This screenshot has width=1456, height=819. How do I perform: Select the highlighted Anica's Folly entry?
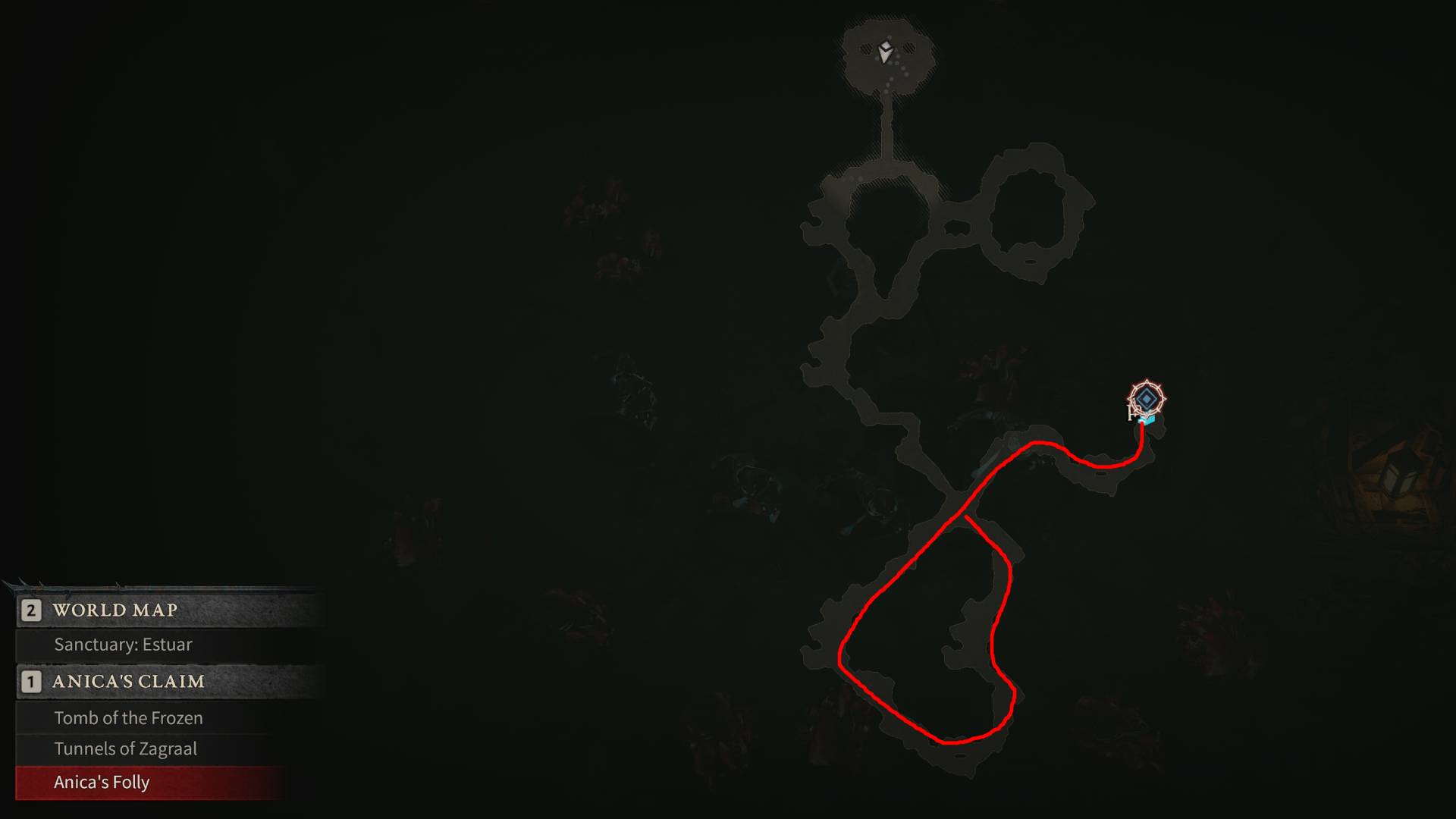(x=101, y=782)
